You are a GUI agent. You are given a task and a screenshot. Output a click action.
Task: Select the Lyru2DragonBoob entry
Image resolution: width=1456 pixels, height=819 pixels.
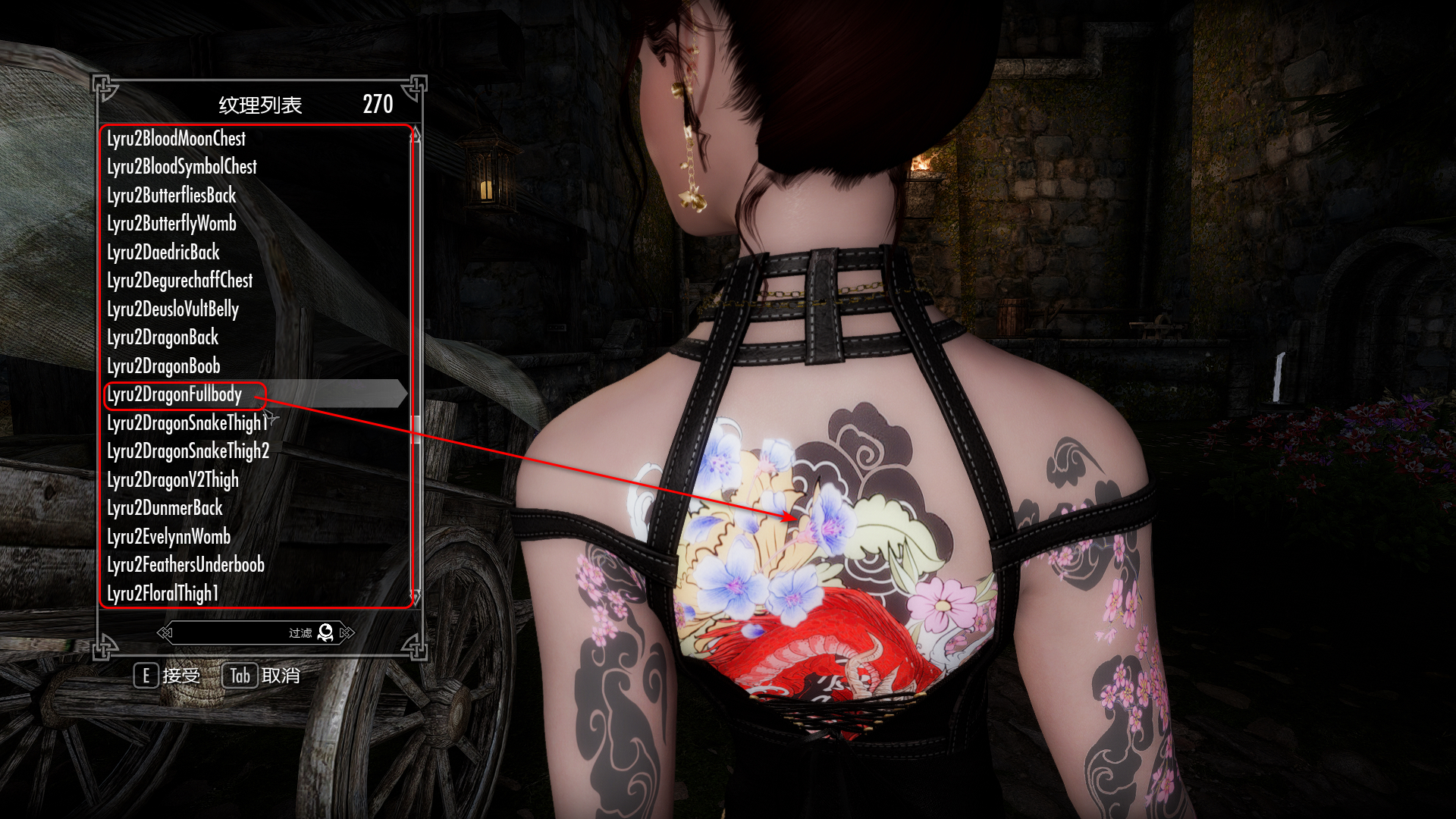click(x=163, y=366)
